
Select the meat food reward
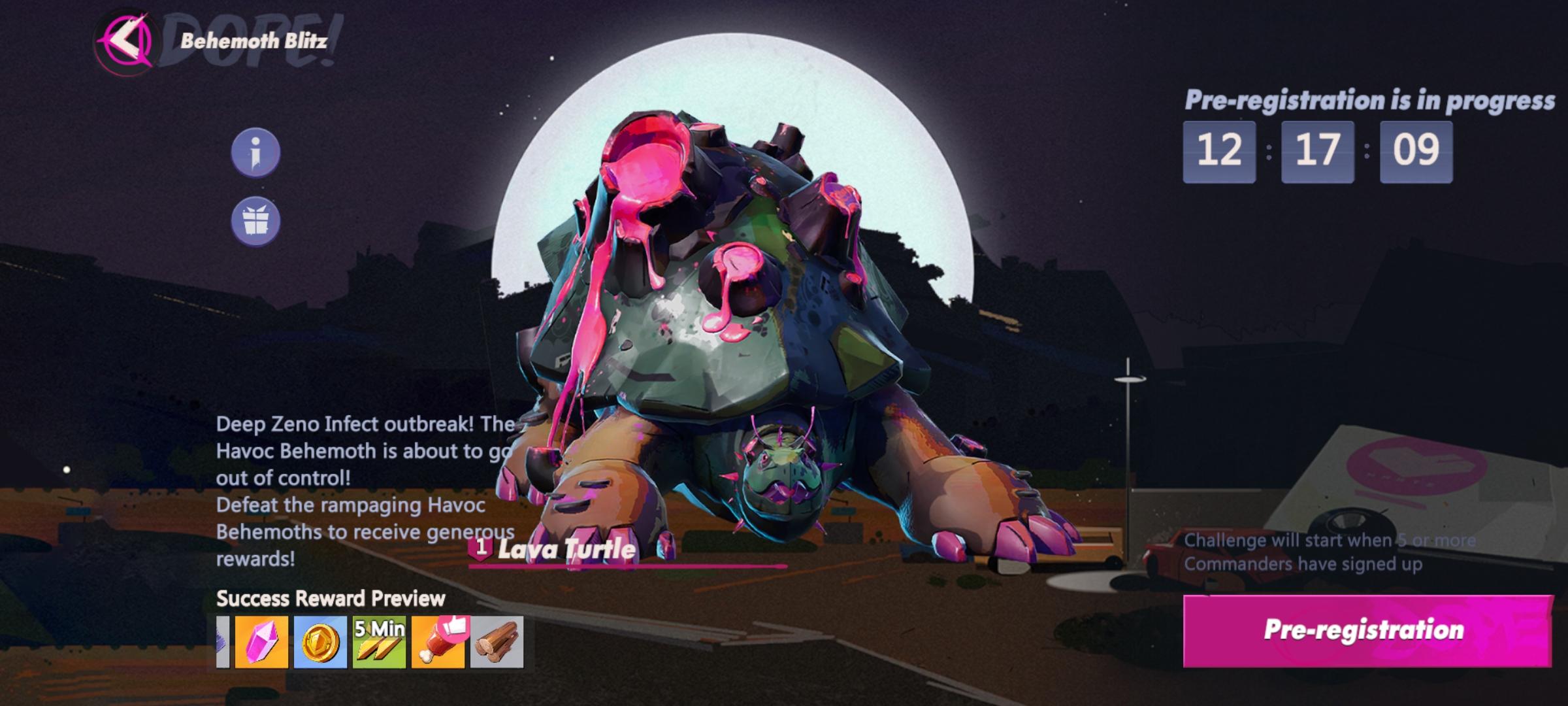click(438, 642)
